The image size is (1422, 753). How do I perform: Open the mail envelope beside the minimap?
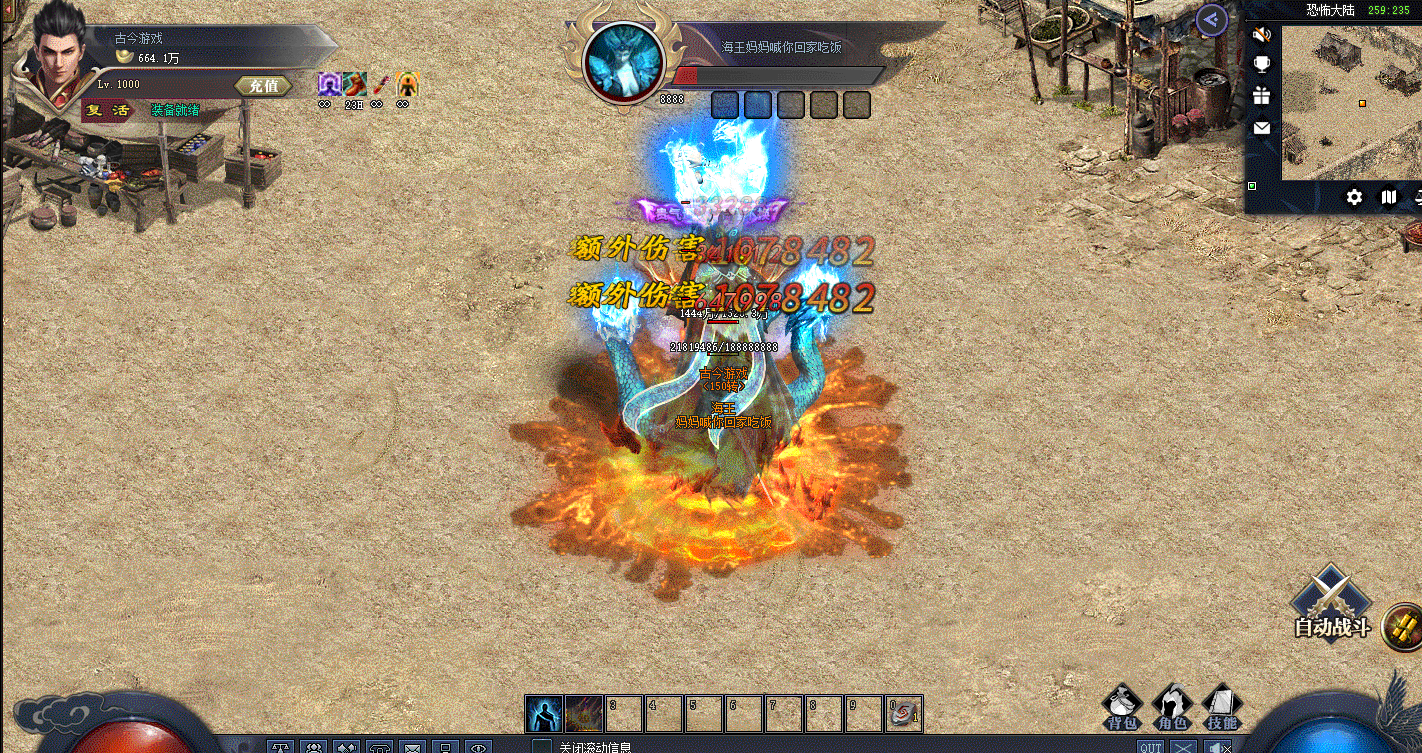click(1262, 128)
